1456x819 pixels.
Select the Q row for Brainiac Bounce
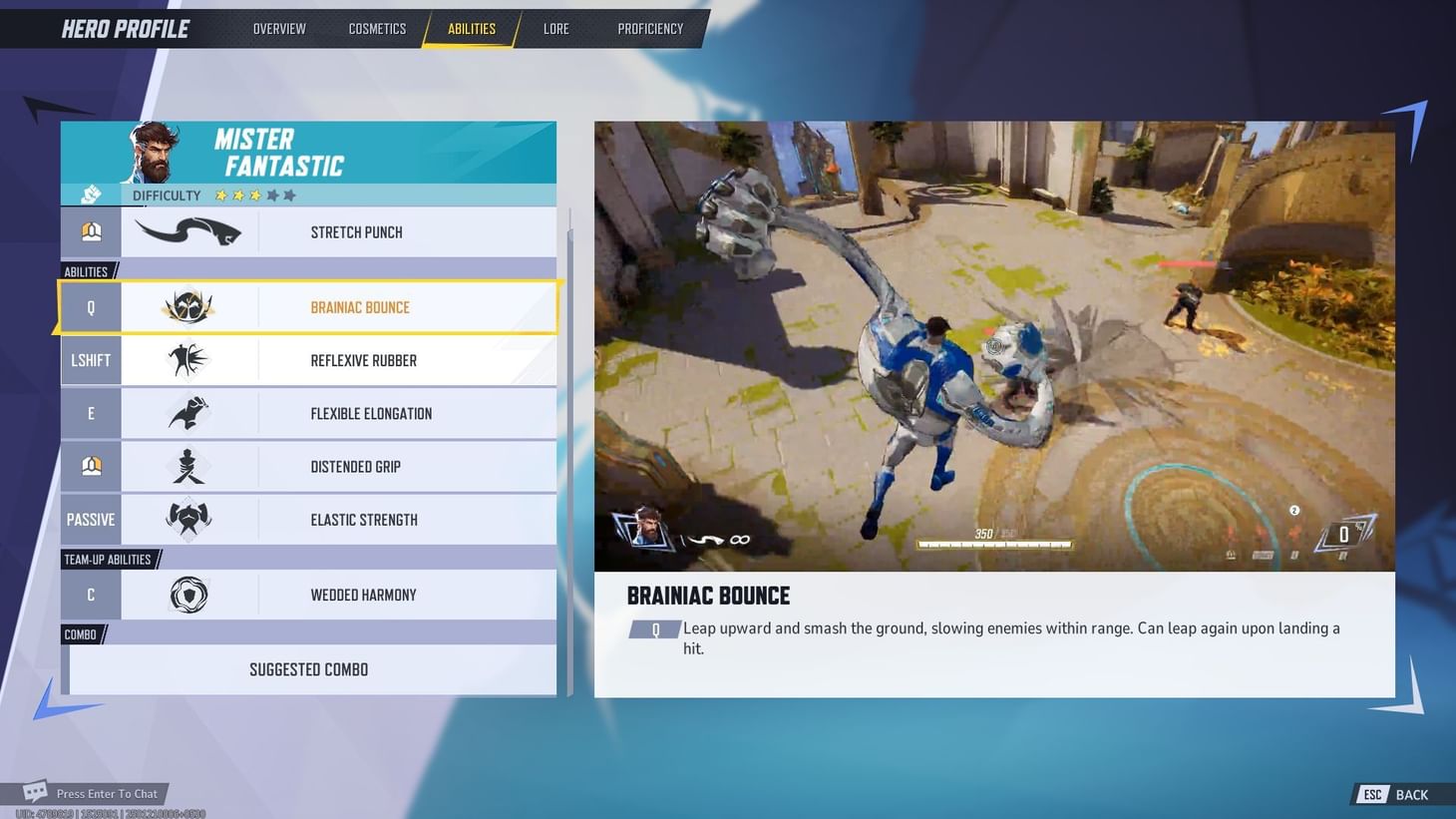[91, 307]
